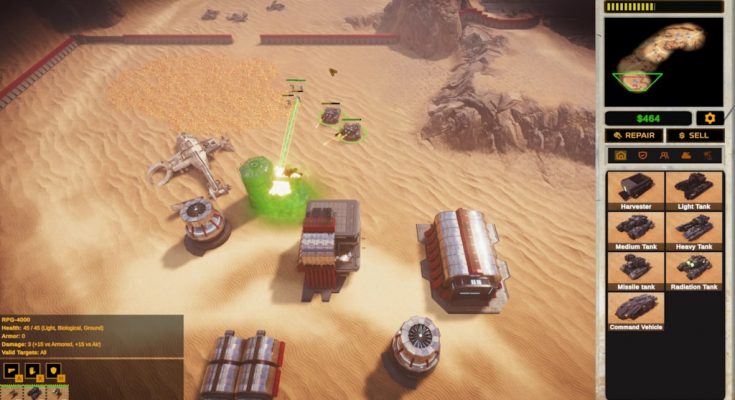Activate the Repair button

[x=635, y=135]
